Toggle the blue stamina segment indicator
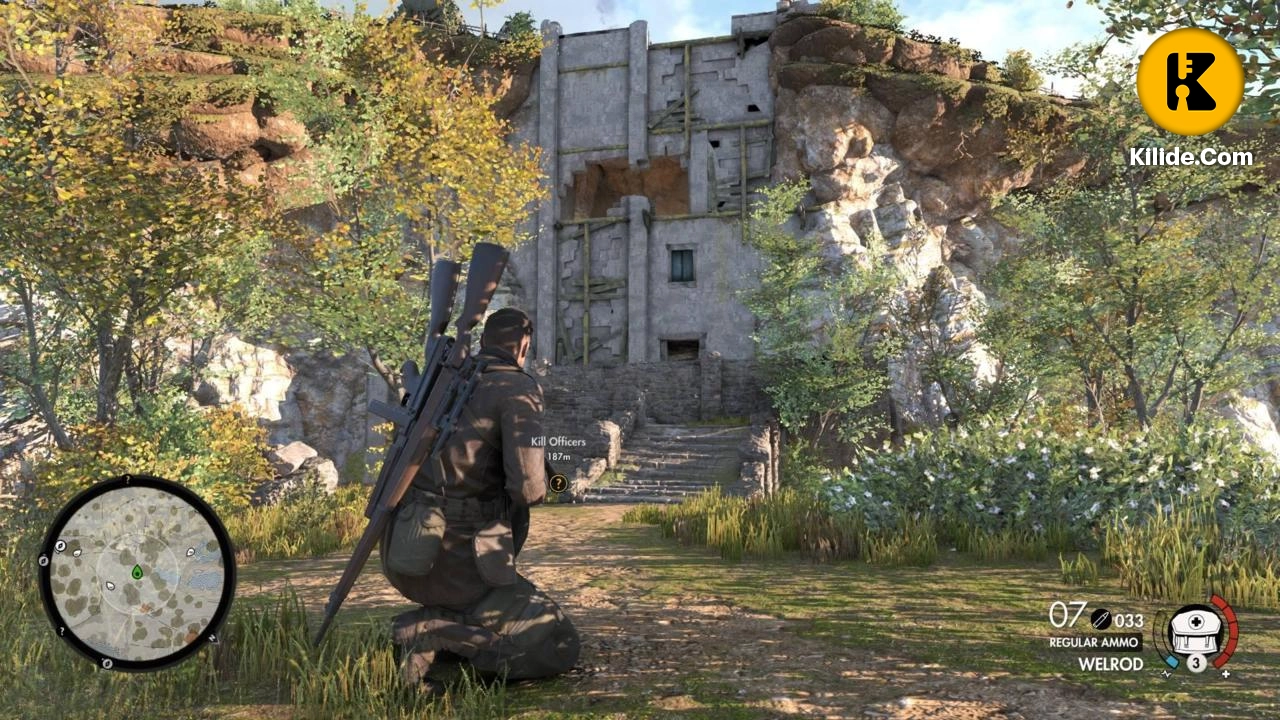Screen dimensions: 1280x720 click(1172, 661)
